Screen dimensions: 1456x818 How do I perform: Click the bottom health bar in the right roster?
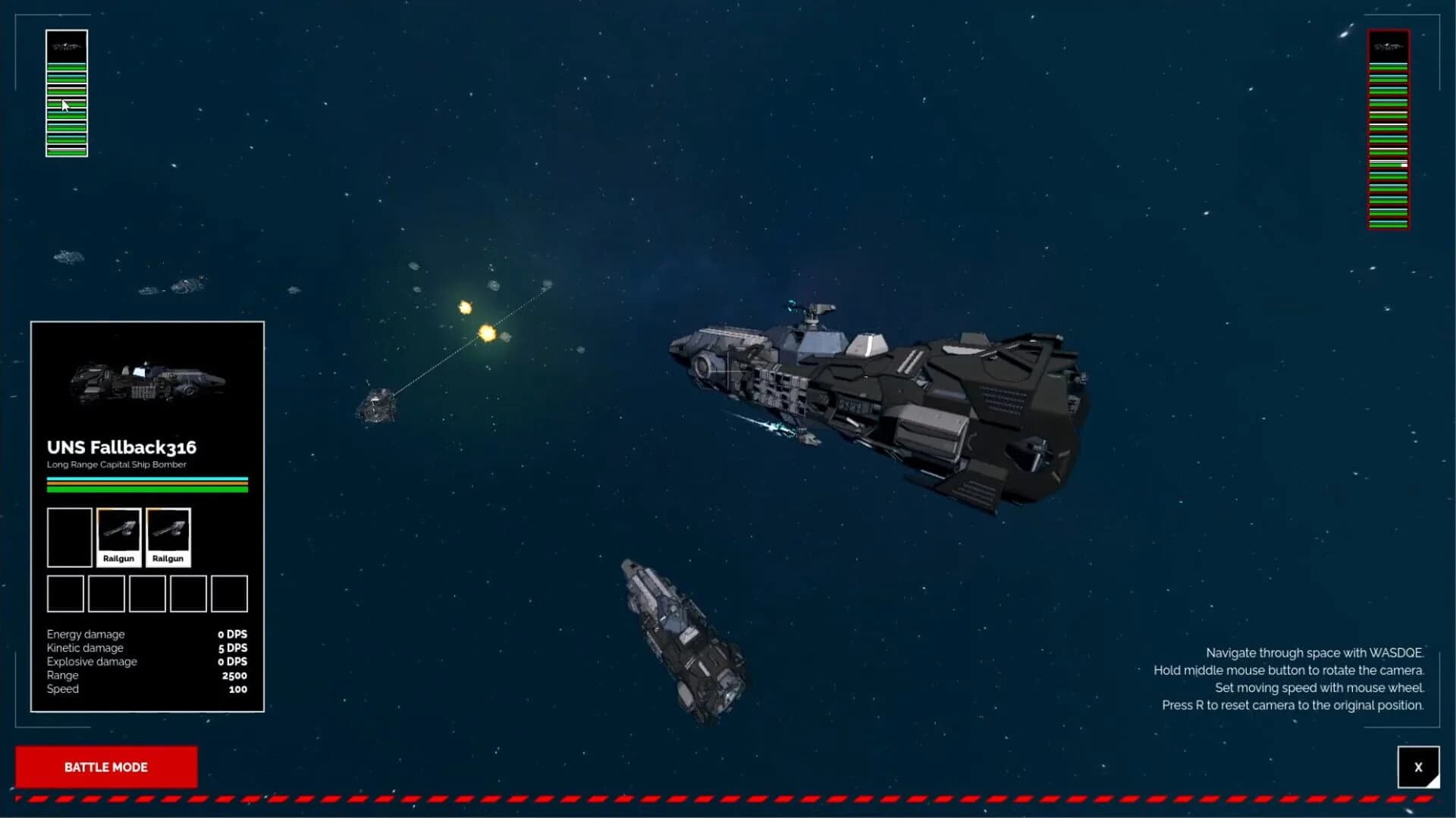(1387, 224)
